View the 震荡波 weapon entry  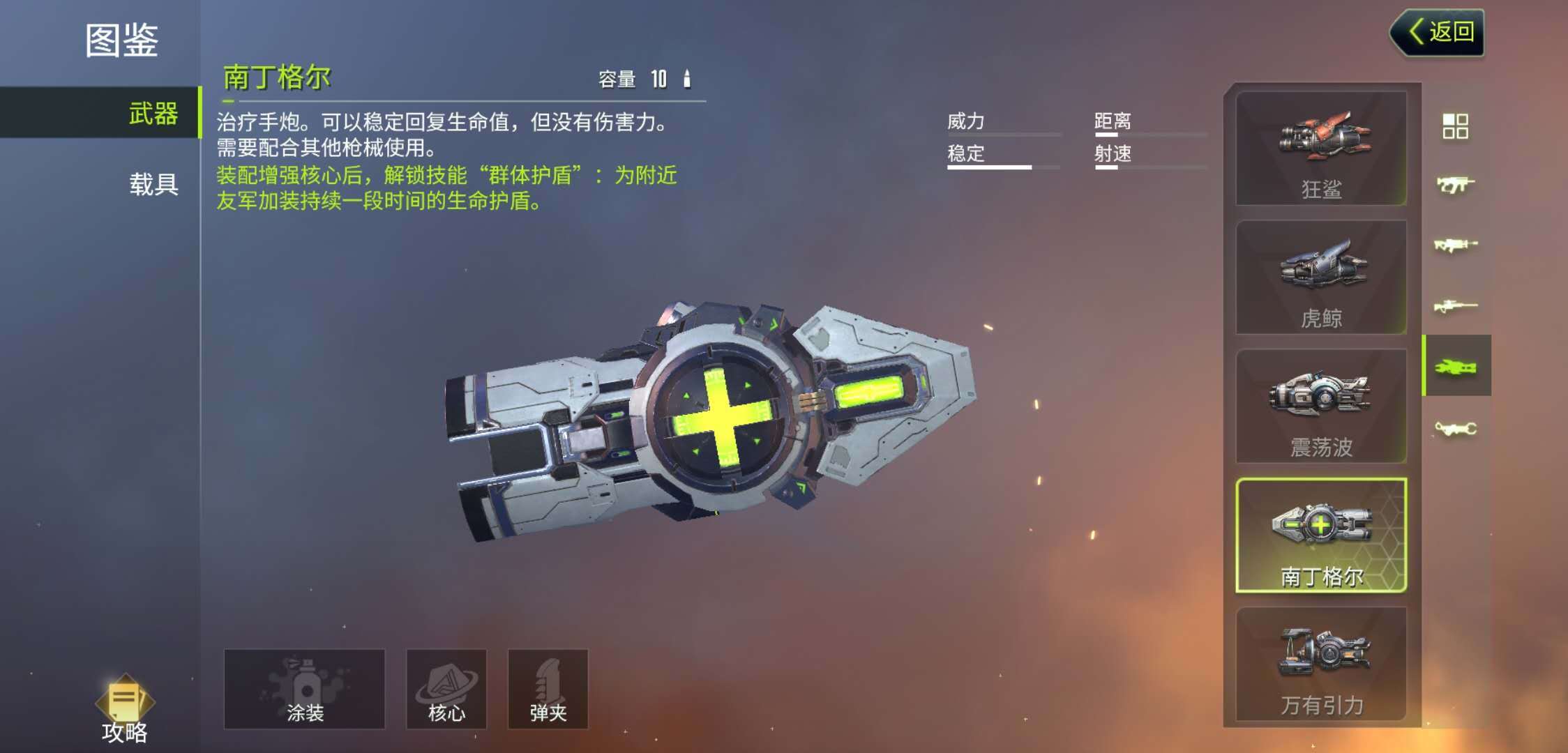tap(1321, 406)
